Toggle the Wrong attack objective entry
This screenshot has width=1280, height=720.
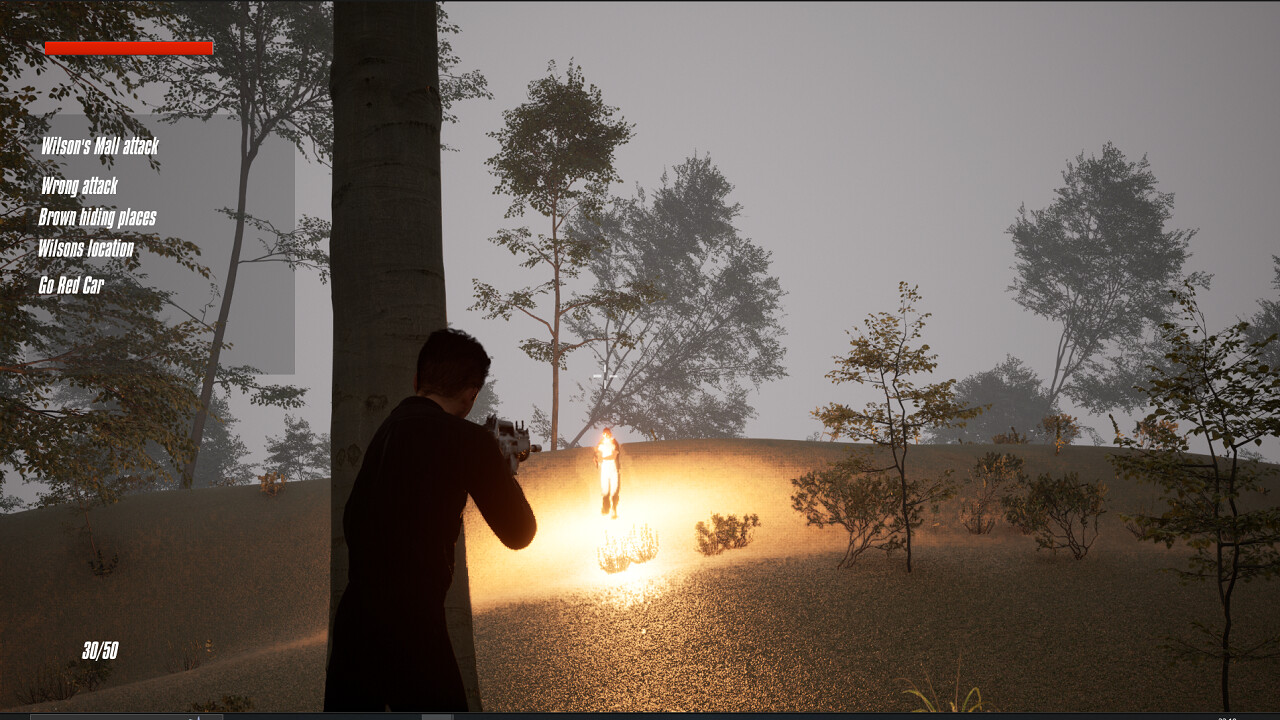[x=78, y=187]
